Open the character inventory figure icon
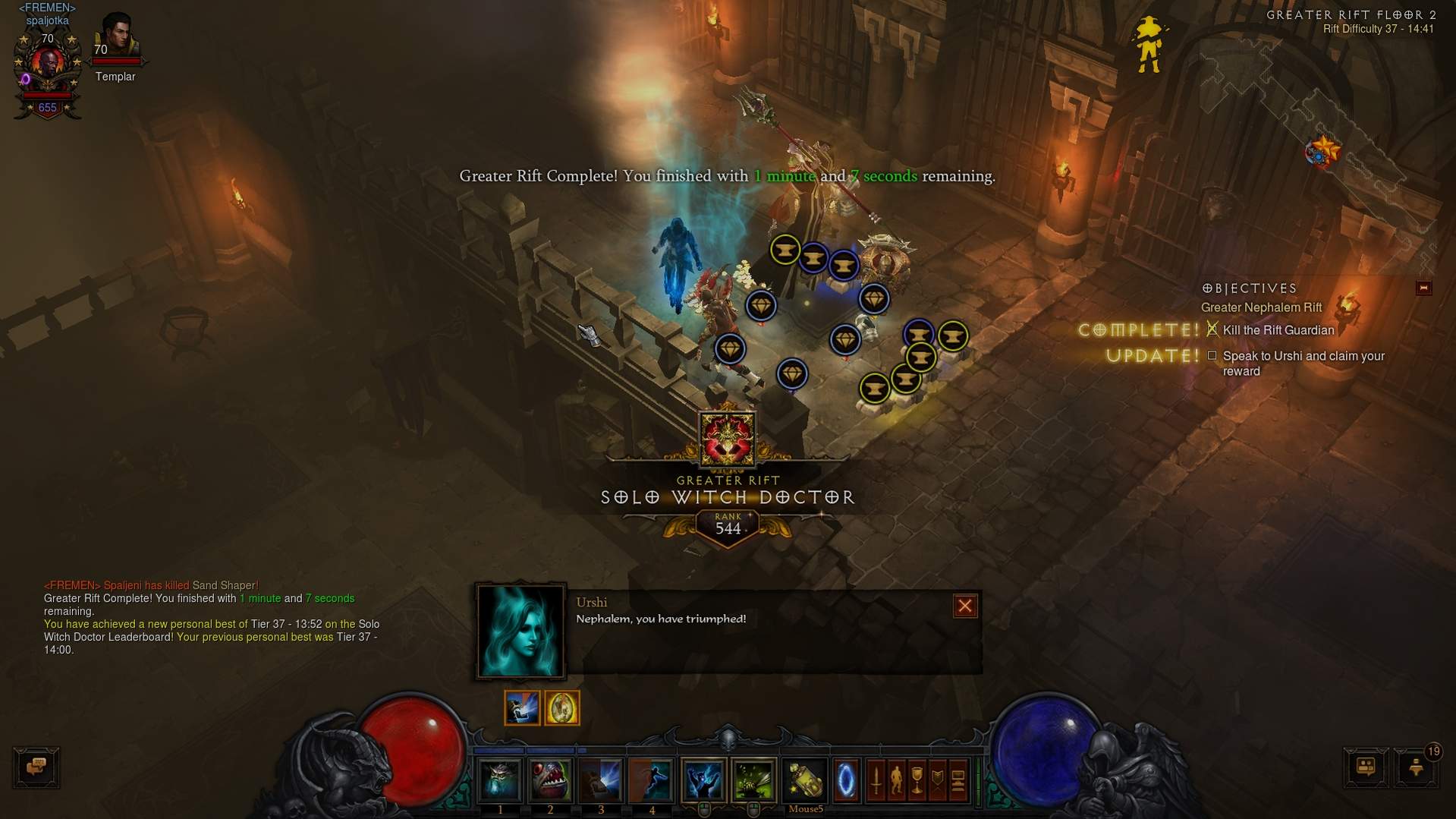 pyautogui.click(x=897, y=780)
